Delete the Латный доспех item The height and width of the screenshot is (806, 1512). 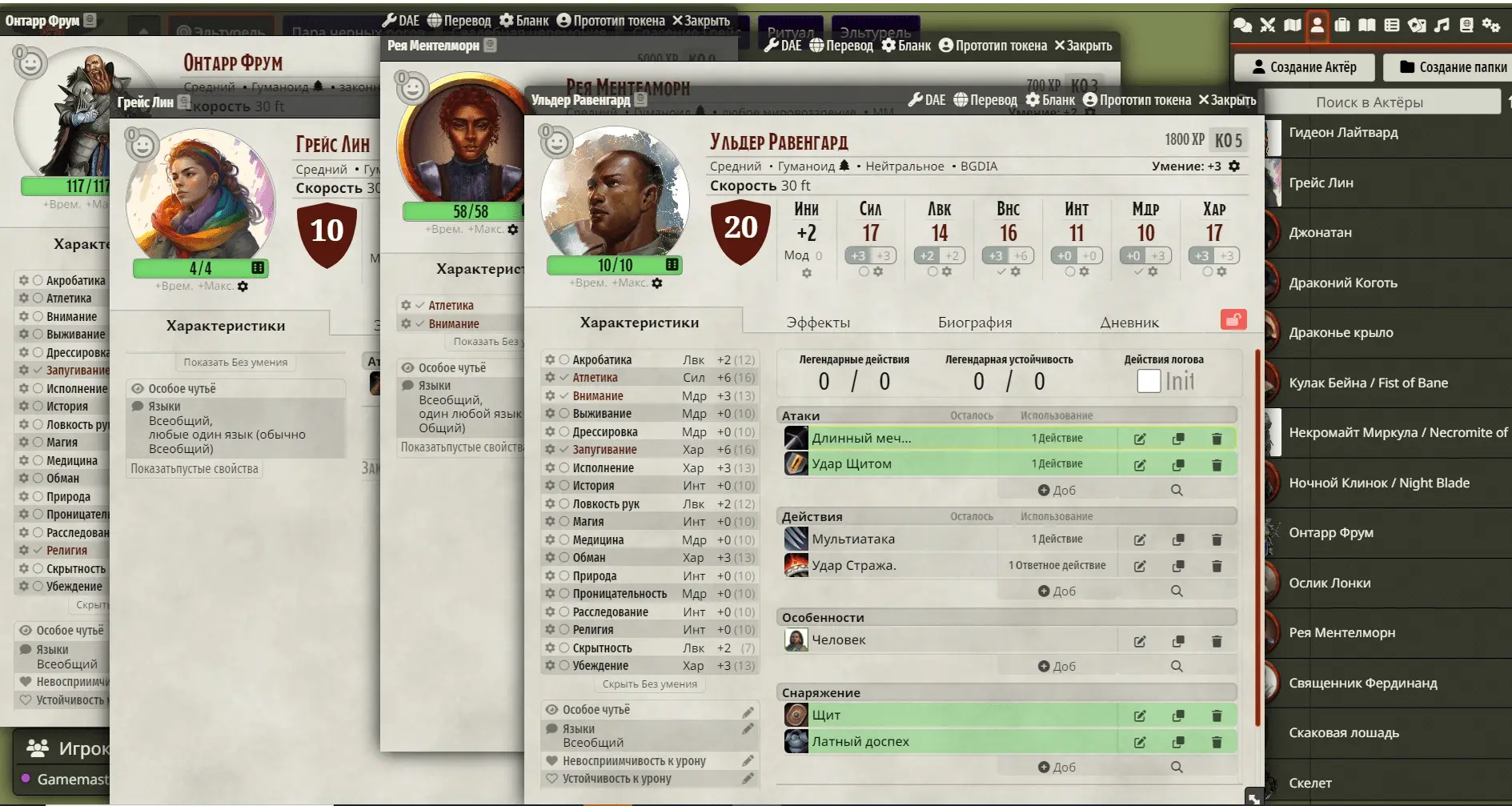(1217, 742)
